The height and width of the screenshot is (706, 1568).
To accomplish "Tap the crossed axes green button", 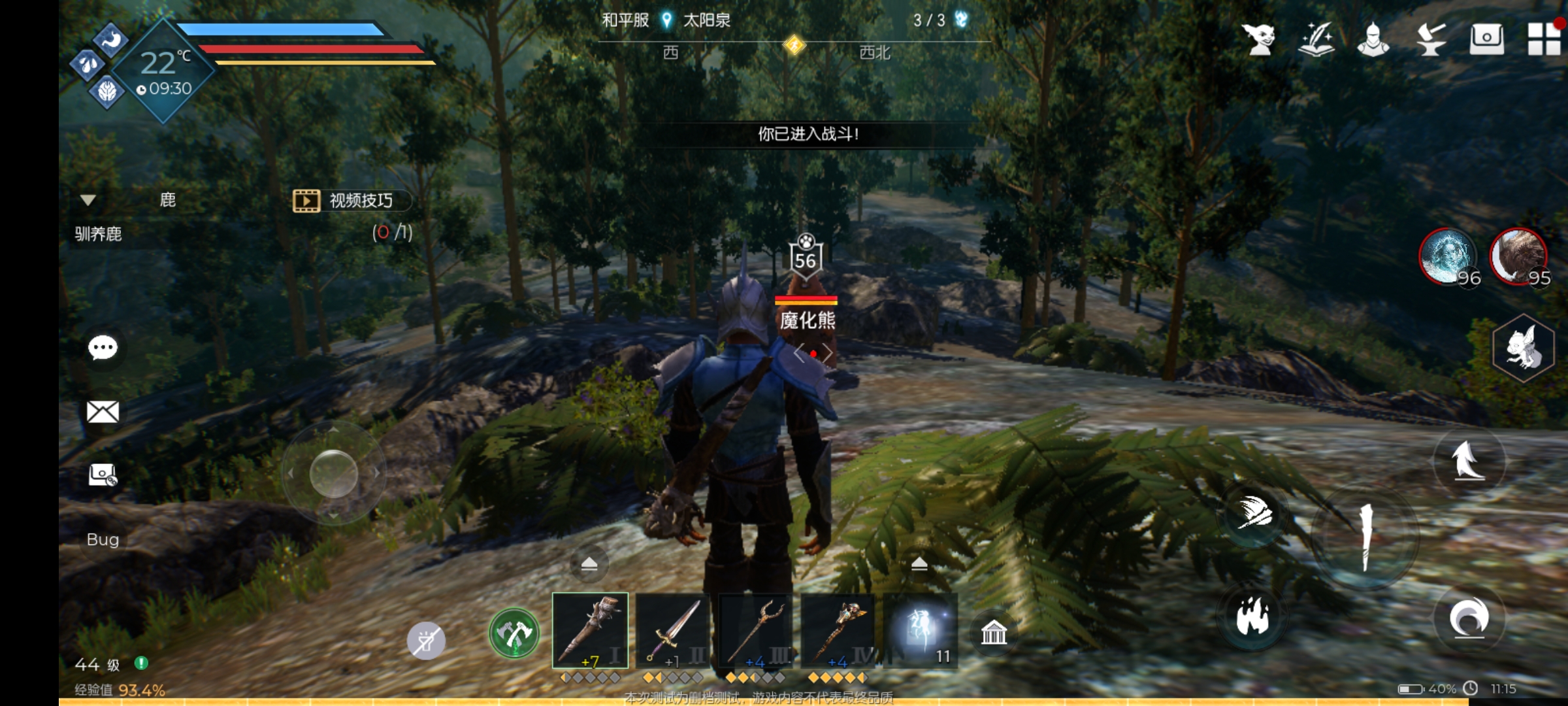I will click(514, 633).
